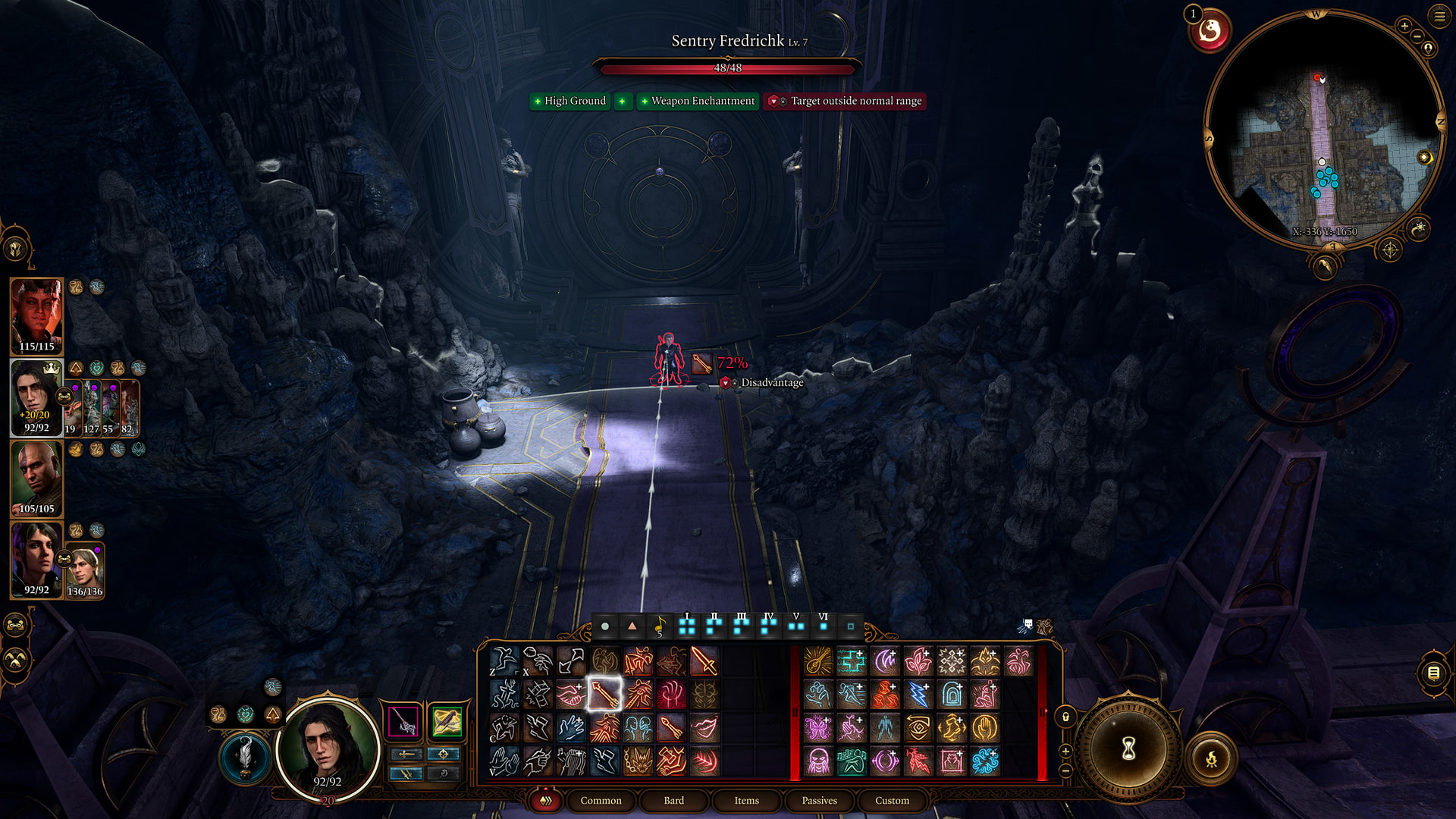Select the highlighted ranged arrow attack slot
This screenshot has width=1456, height=819.
[604, 694]
